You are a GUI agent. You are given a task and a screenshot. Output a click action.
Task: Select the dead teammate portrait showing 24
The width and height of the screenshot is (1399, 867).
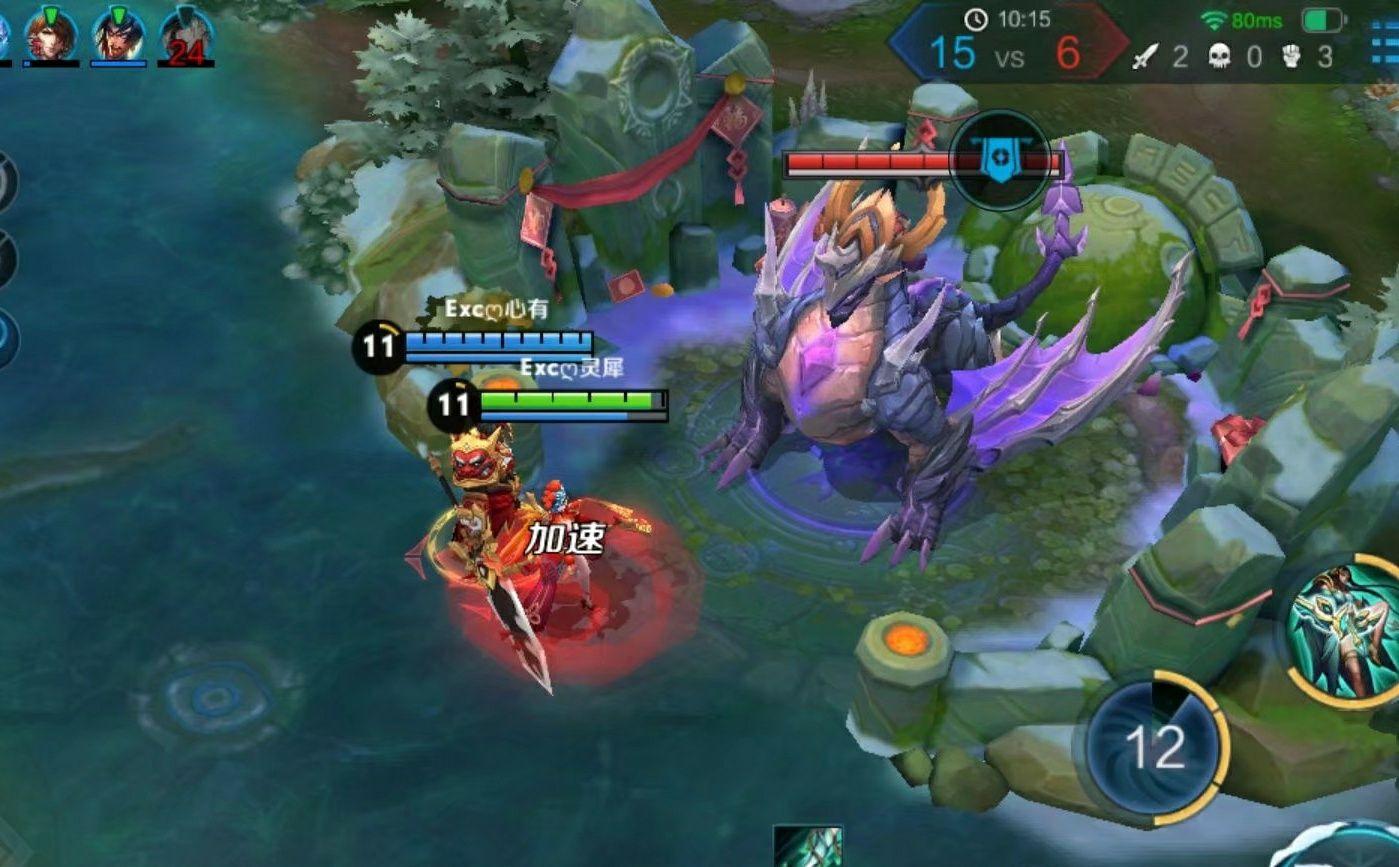[186, 36]
